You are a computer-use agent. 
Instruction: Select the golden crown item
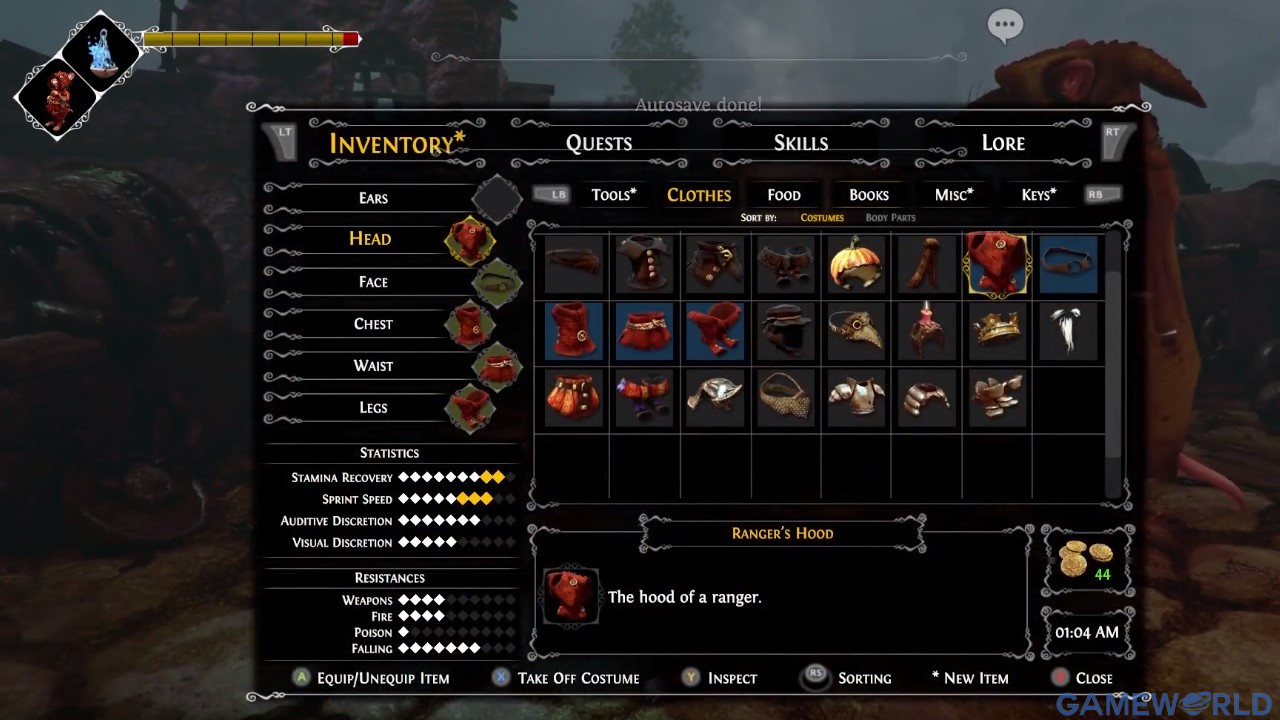998,331
